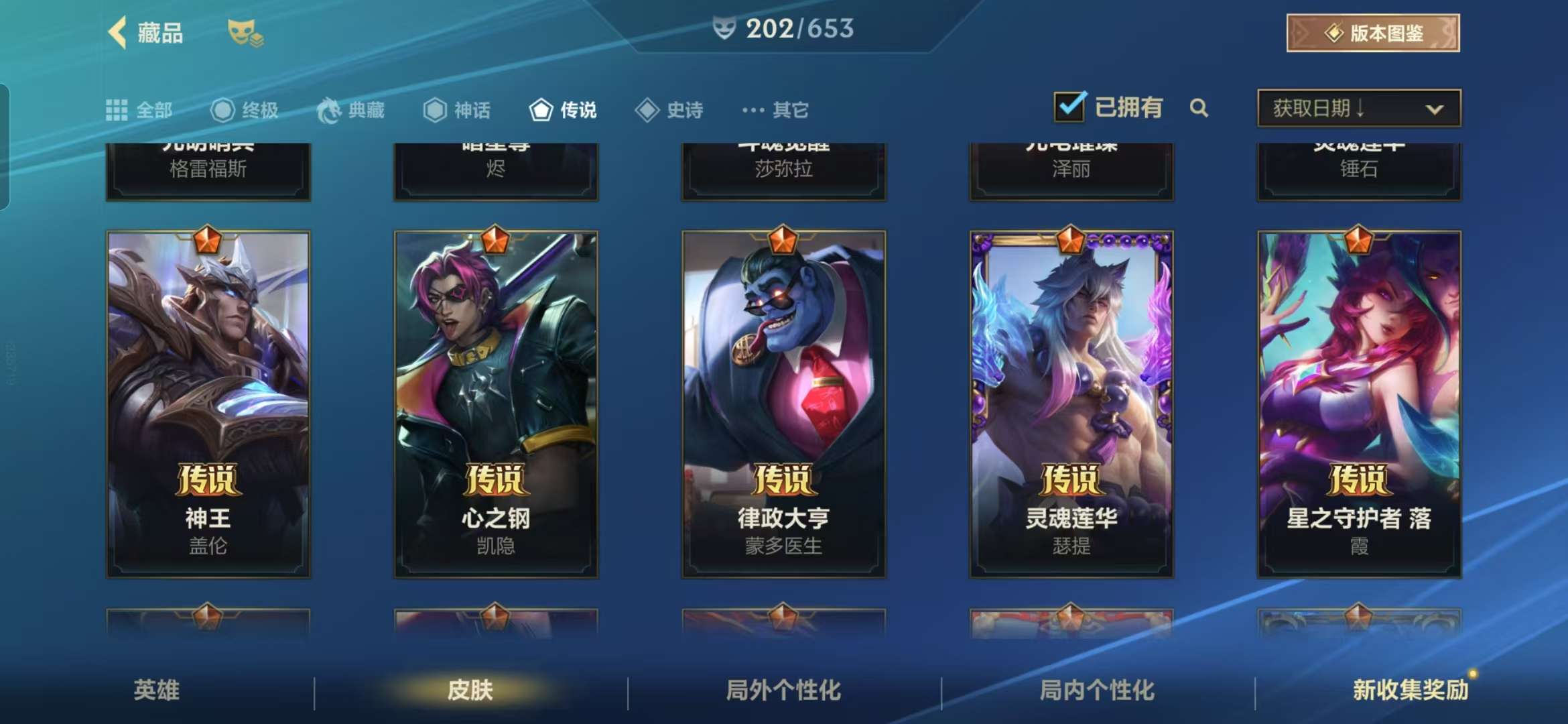The image size is (1568, 724).
Task: Switch to the 英雄 bottom tab
Action: [x=157, y=690]
